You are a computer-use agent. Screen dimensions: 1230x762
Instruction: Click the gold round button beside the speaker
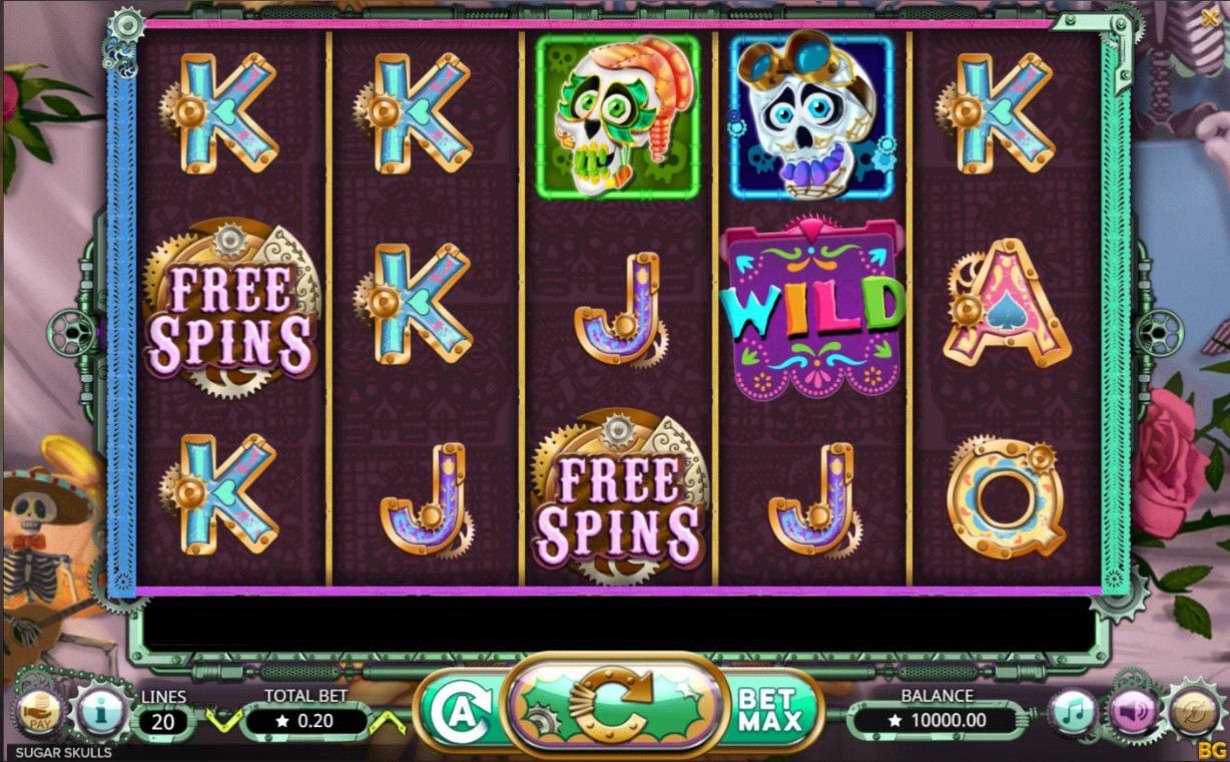[1193, 709]
